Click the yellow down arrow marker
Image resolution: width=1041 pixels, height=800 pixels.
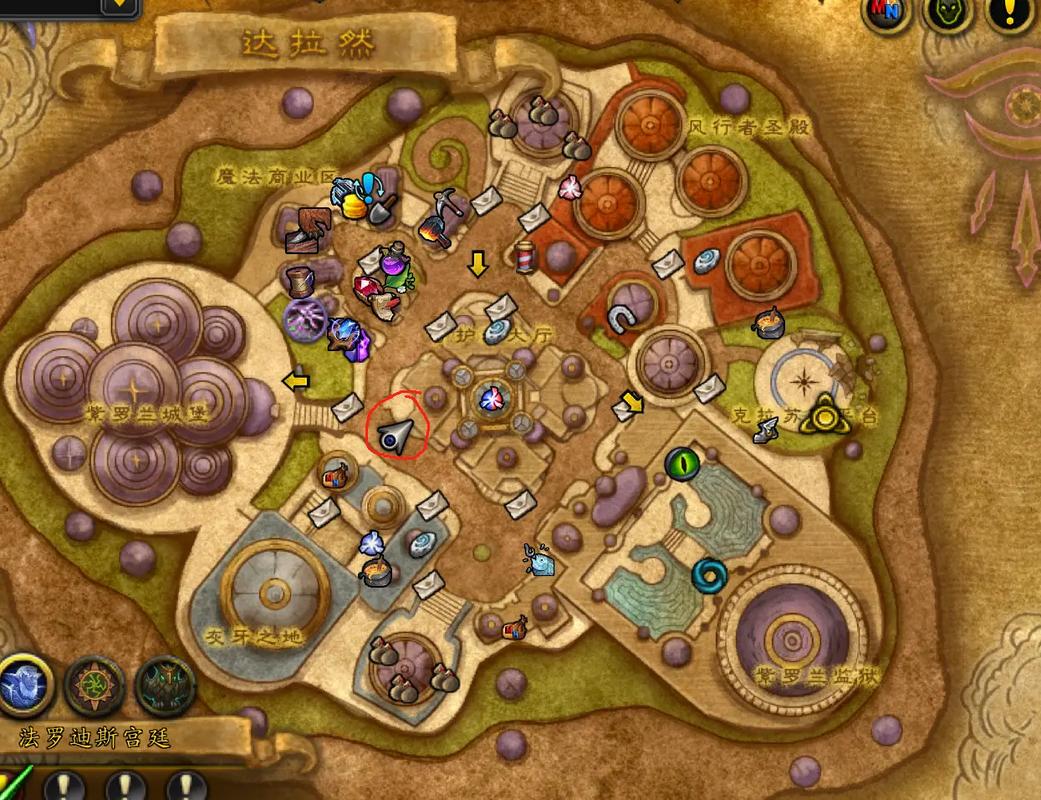tap(478, 264)
